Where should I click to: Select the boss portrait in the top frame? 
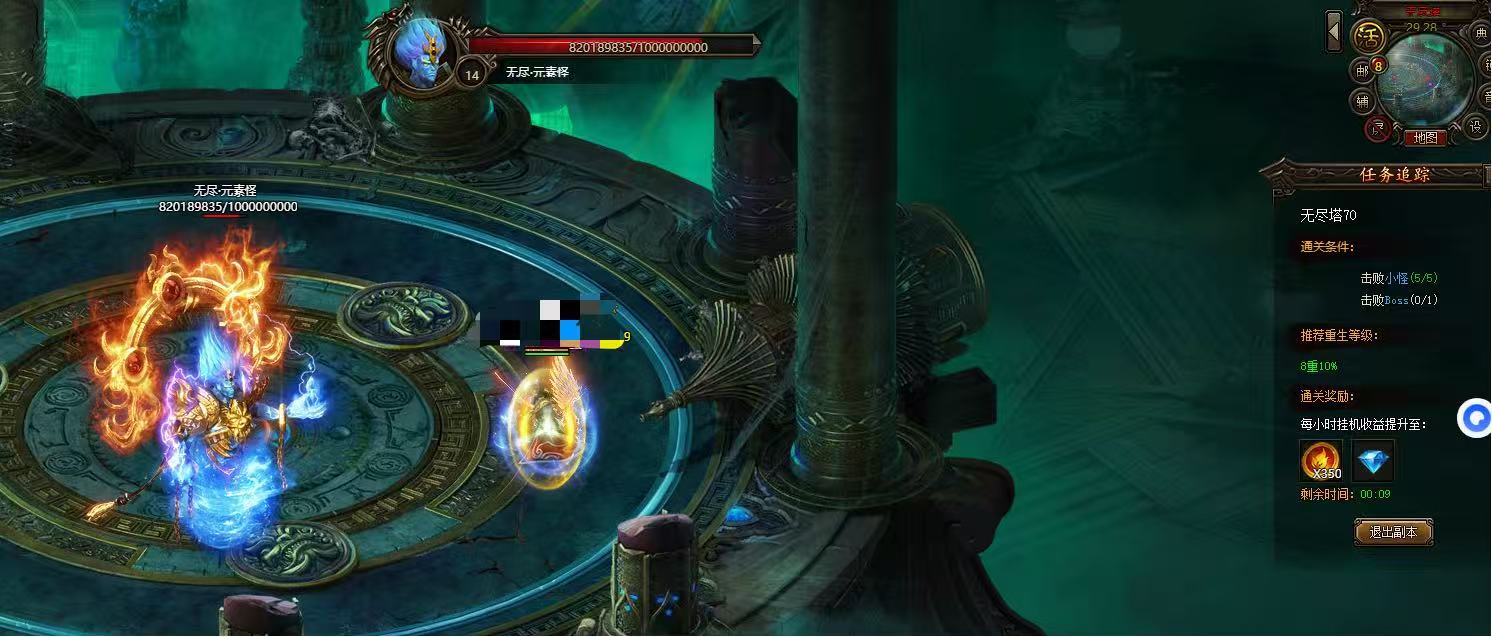[418, 53]
